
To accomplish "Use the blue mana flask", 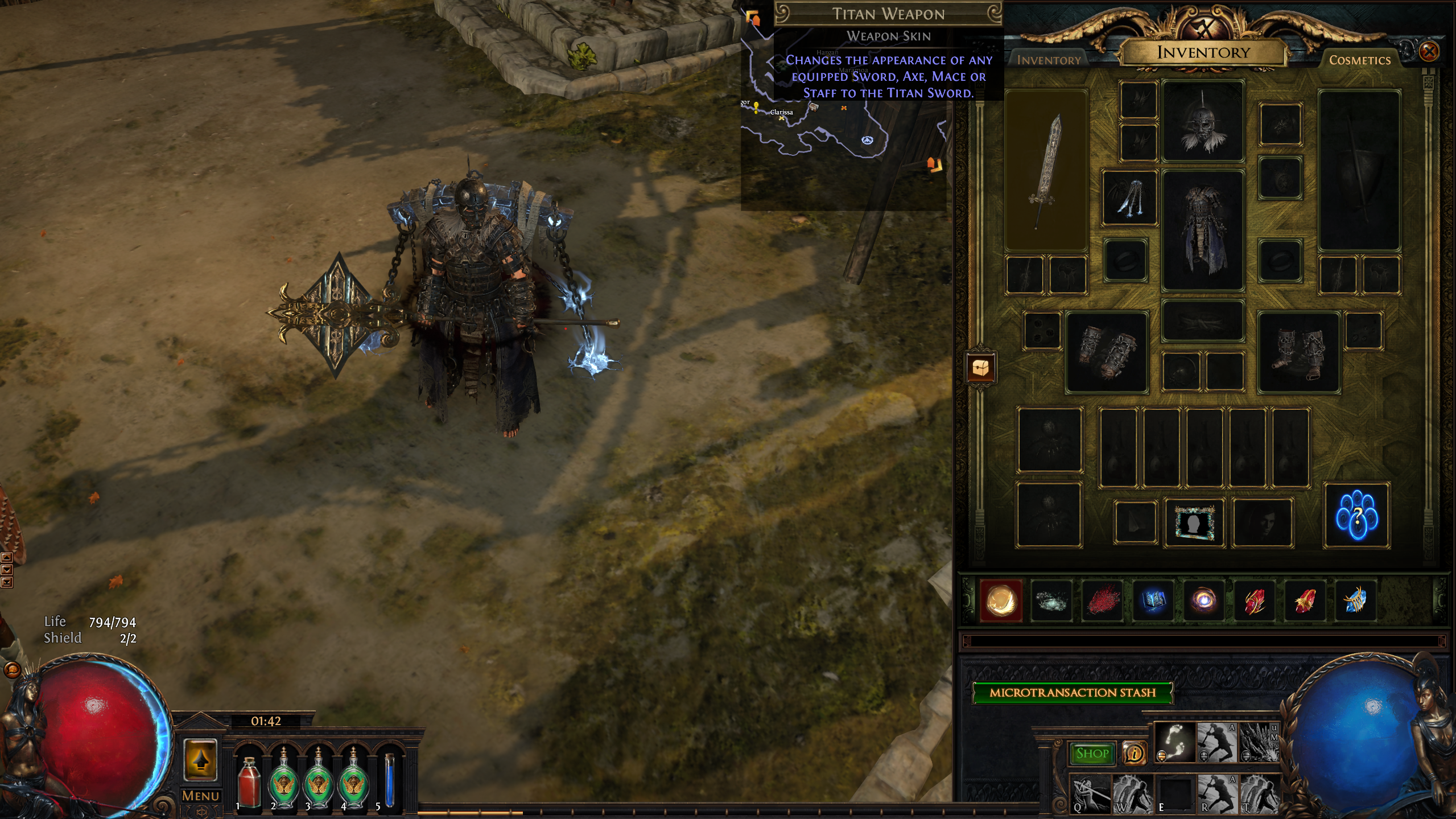I will (x=390, y=781).
